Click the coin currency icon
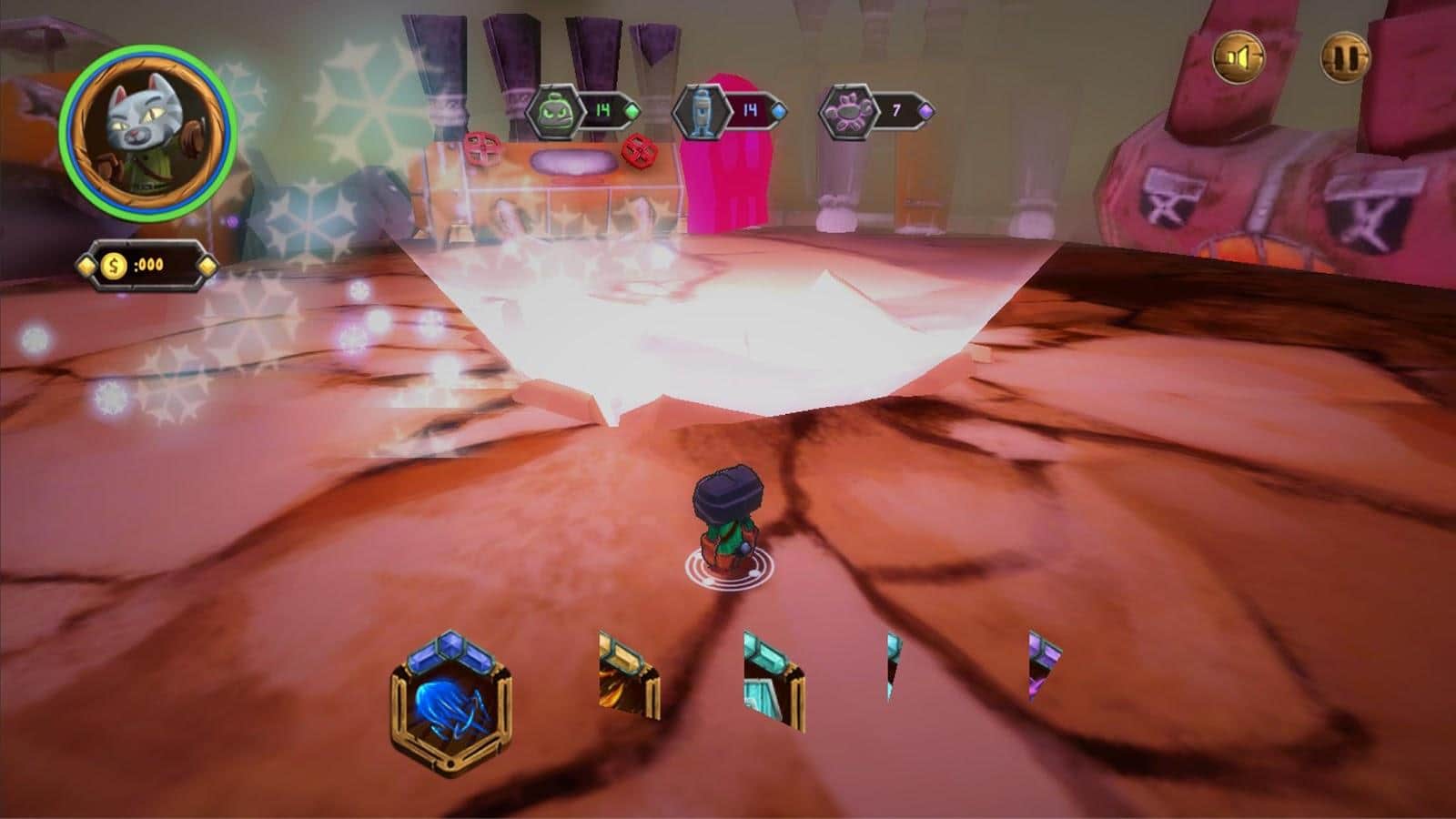1456x819 pixels. click(x=115, y=266)
